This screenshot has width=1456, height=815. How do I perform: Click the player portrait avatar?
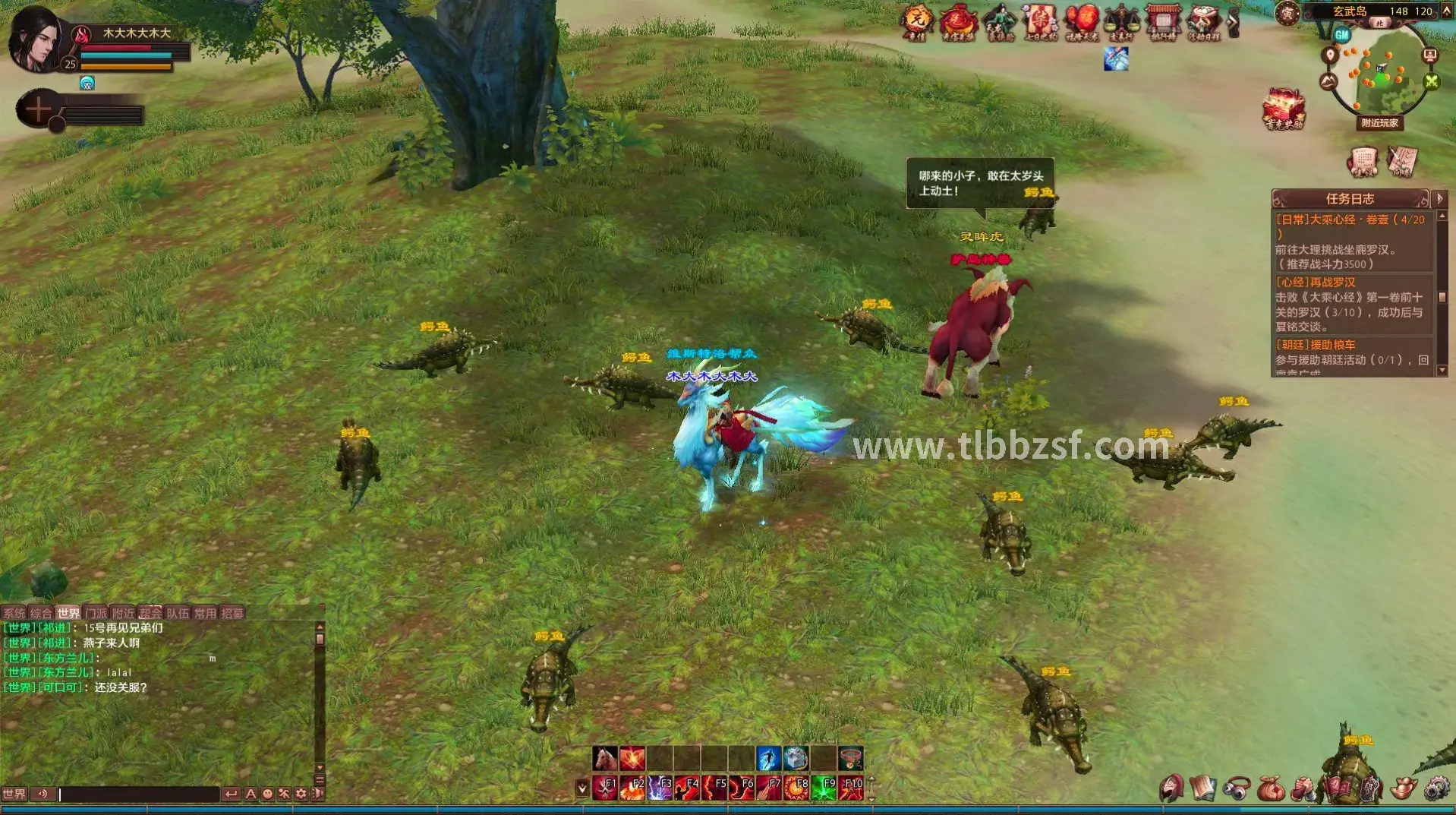coord(34,39)
